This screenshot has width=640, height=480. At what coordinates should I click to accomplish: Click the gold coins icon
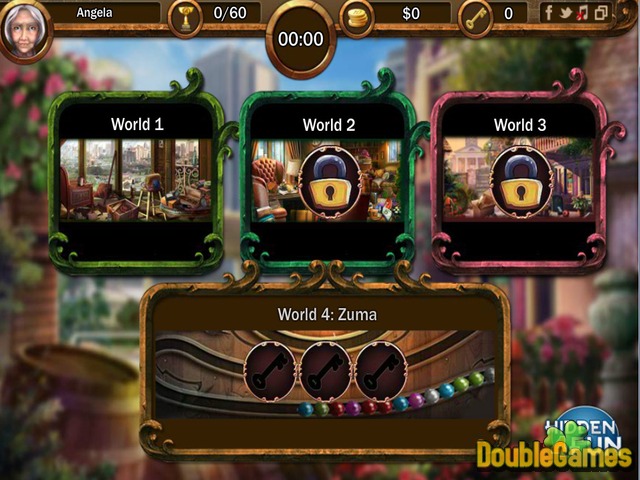tap(357, 16)
